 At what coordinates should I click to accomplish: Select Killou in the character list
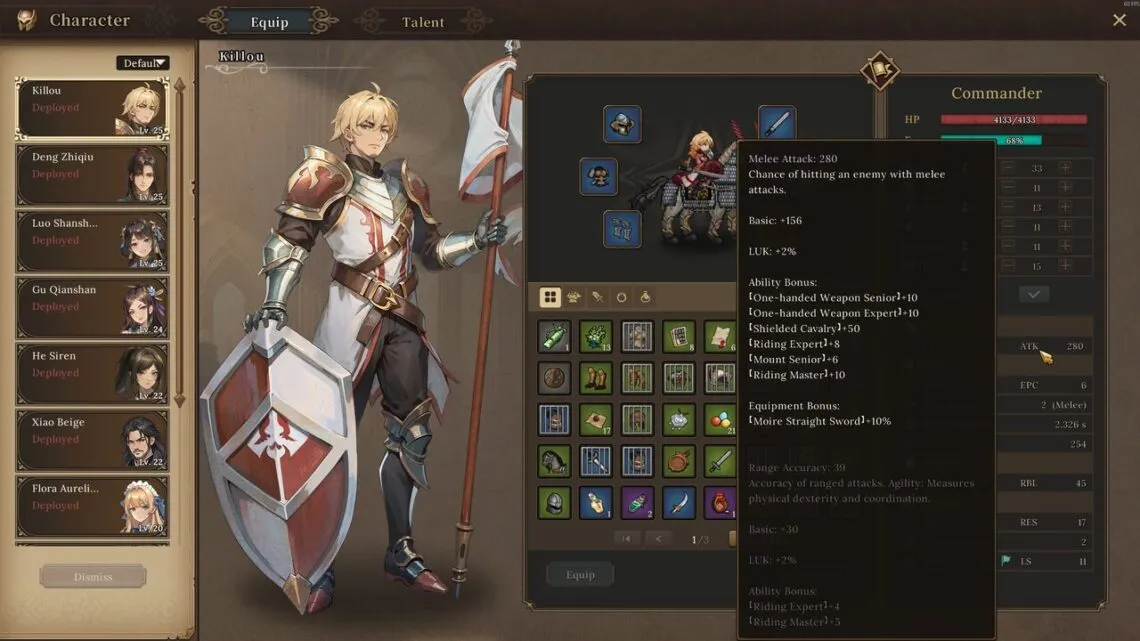coord(92,108)
